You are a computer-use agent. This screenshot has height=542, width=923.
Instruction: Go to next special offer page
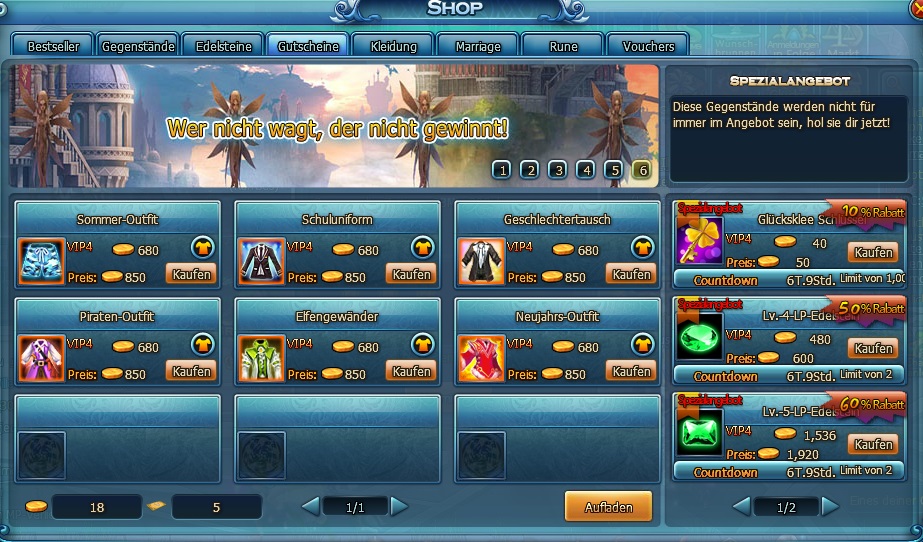(830, 507)
